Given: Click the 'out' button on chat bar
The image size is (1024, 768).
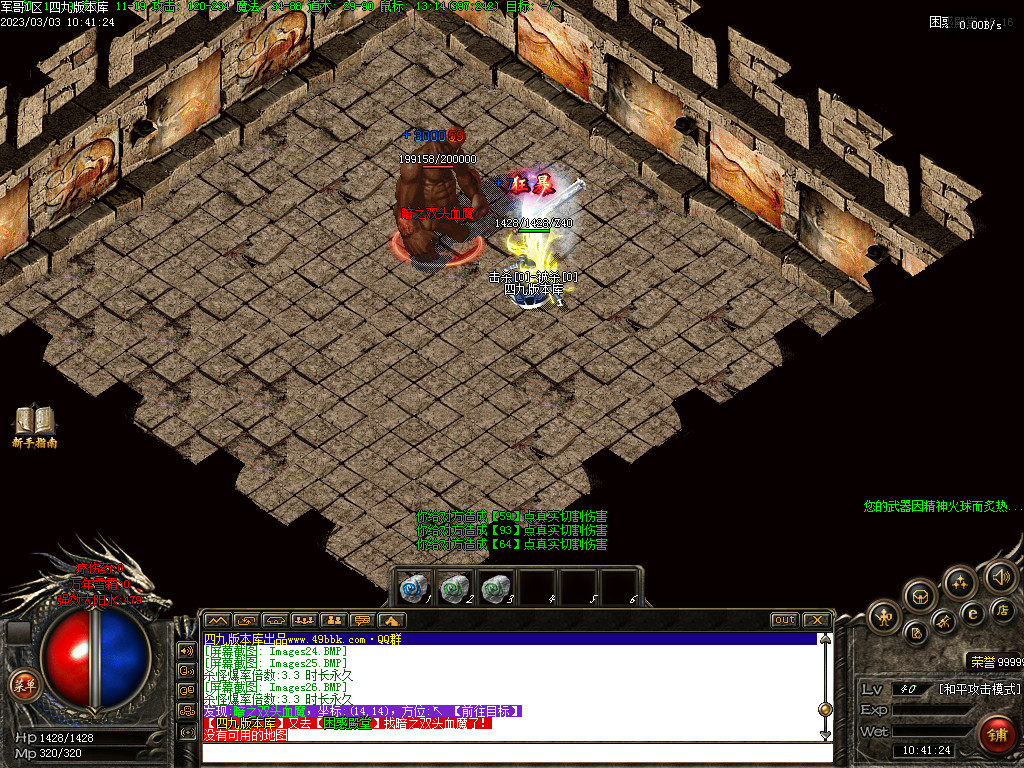Looking at the screenshot, I should pos(785,620).
